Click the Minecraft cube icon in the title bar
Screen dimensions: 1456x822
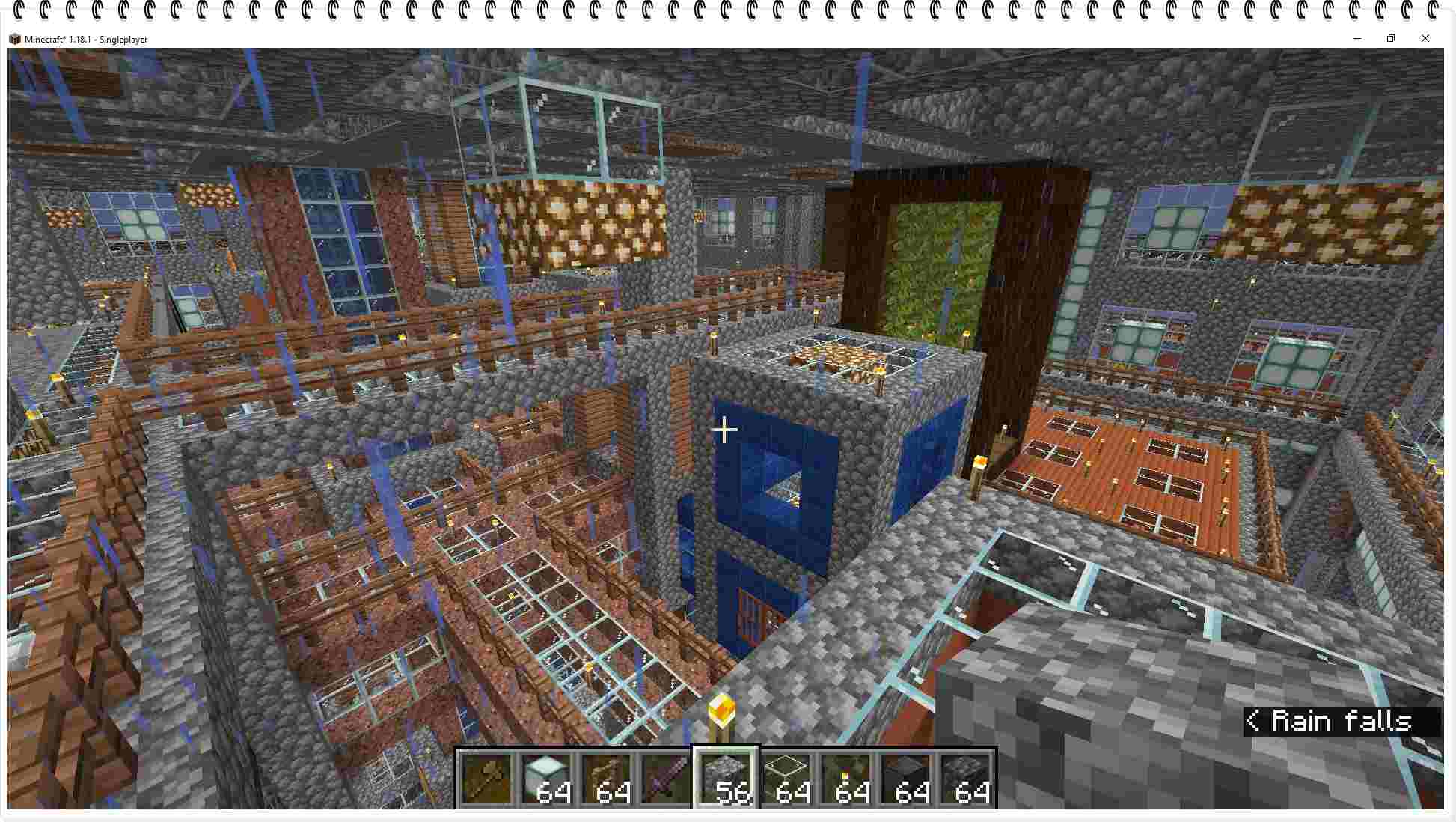[x=16, y=38]
